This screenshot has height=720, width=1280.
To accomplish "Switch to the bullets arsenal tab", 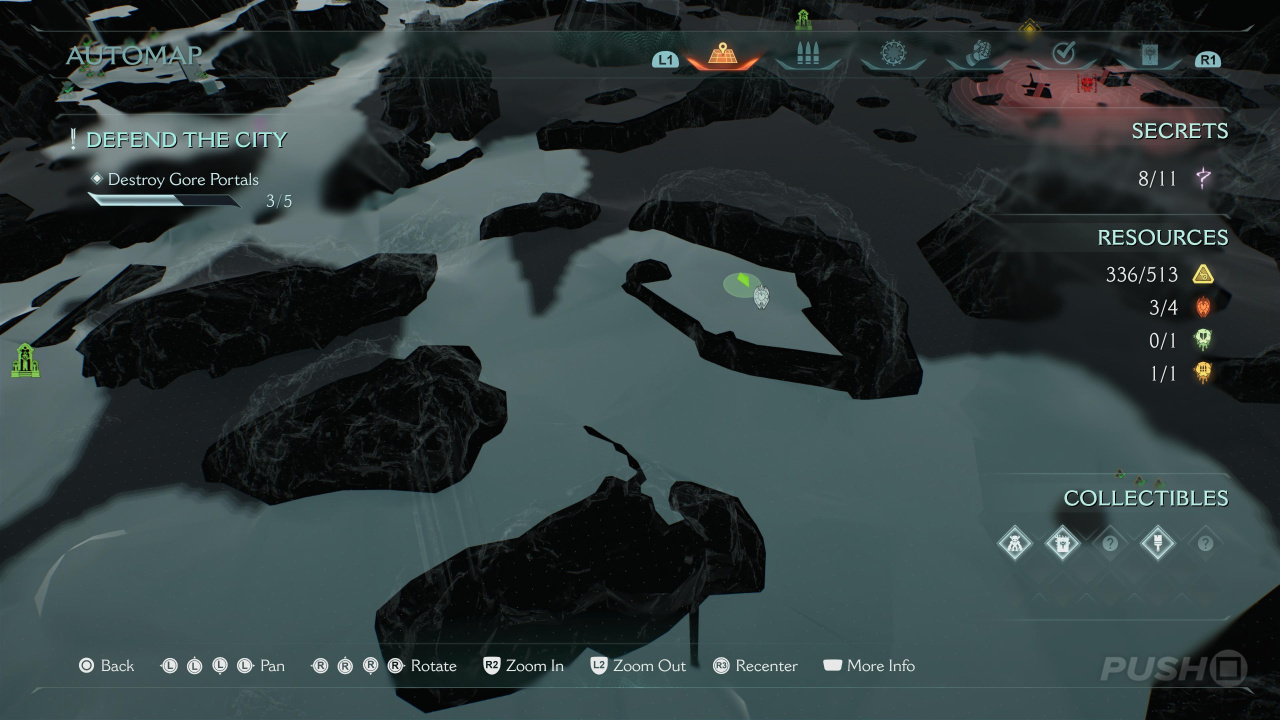I will [807, 55].
